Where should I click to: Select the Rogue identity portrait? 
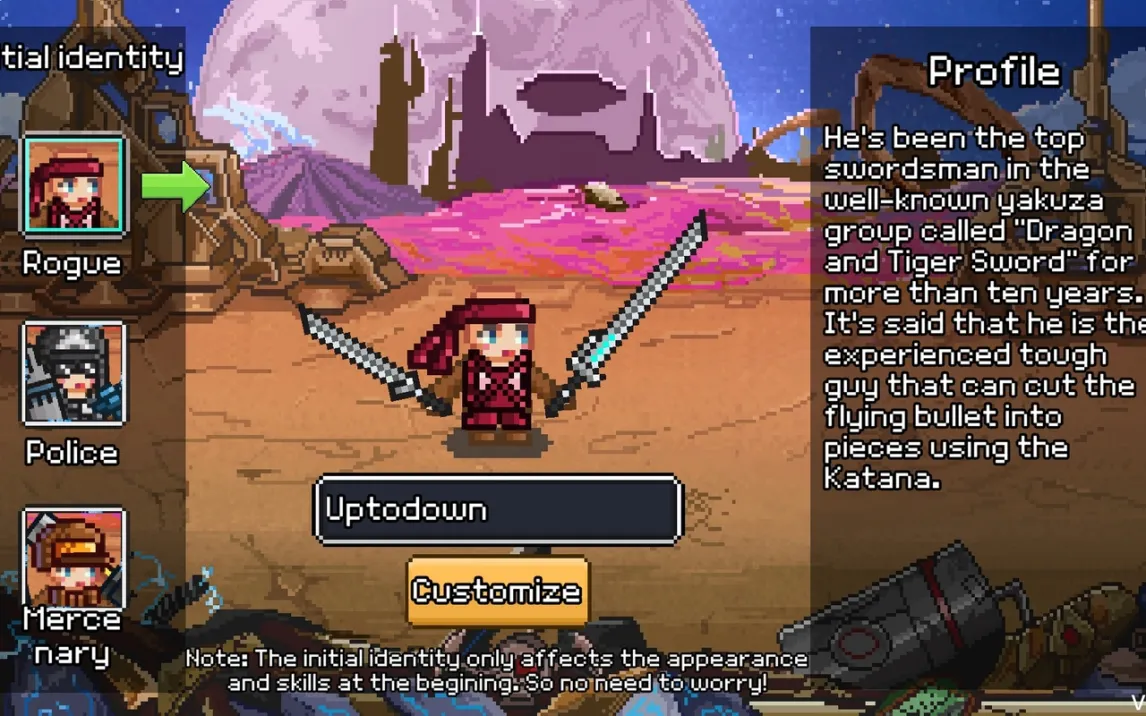(74, 186)
